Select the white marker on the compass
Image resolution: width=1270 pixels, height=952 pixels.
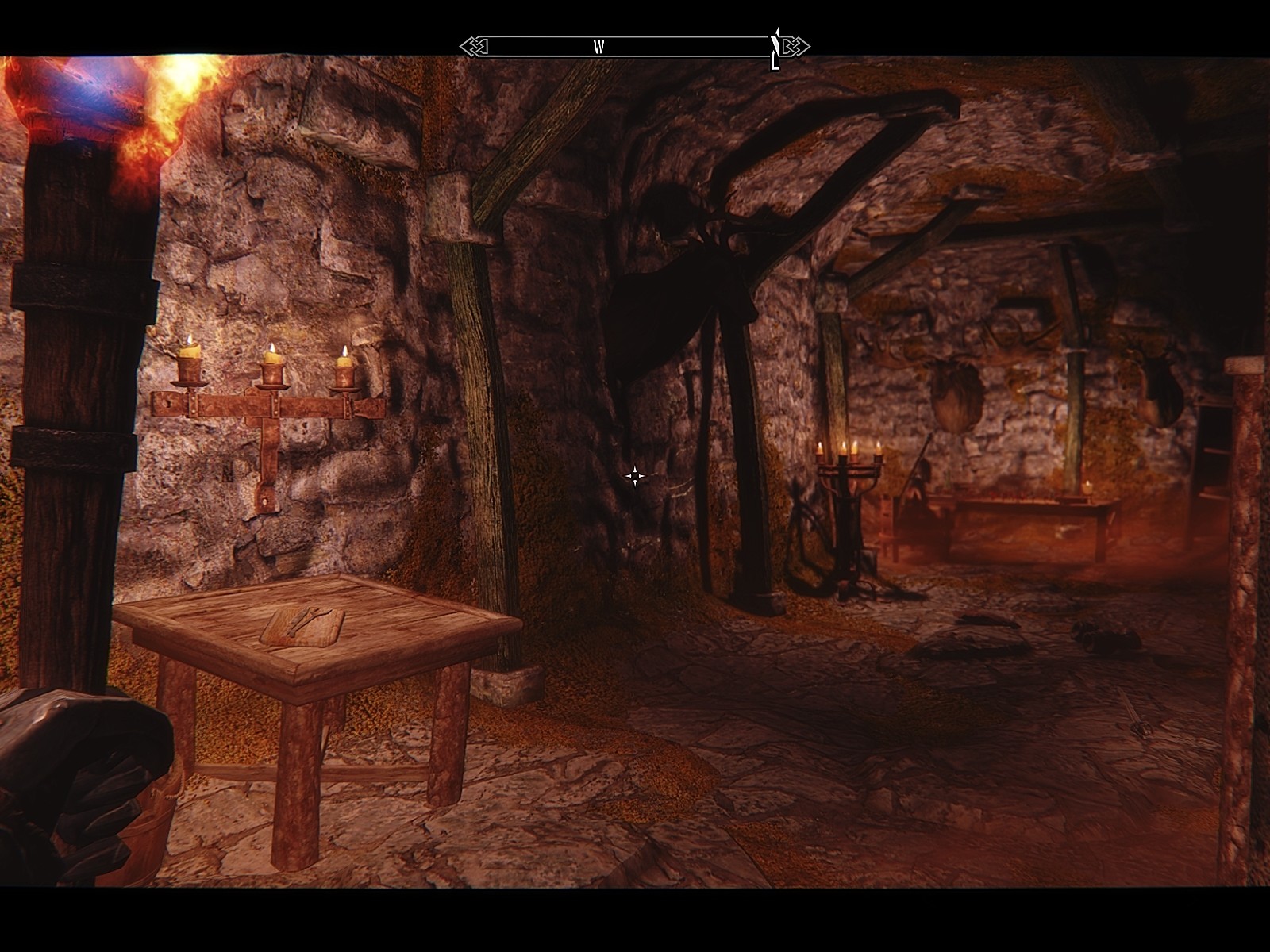pyautogui.click(x=776, y=49)
